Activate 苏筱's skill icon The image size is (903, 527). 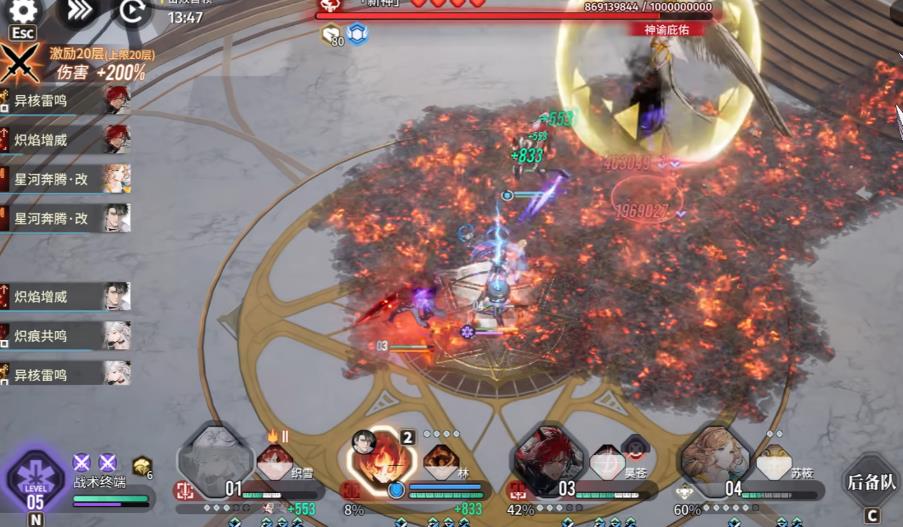773,462
